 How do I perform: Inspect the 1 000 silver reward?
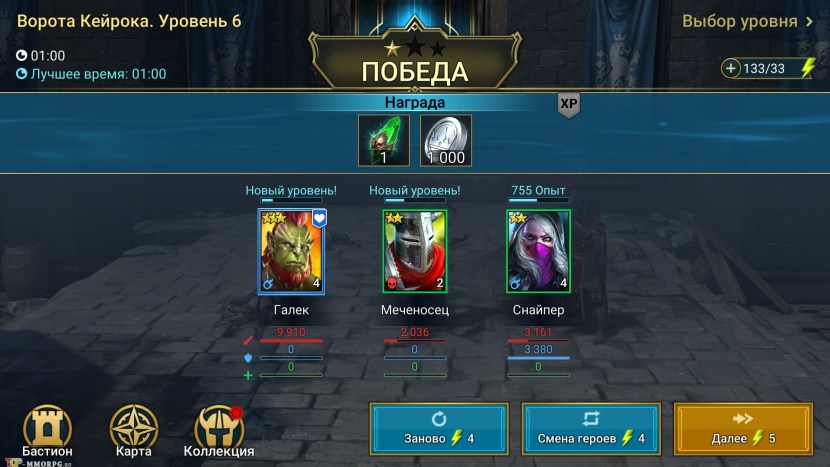pyautogui.click(x=445, y=140)
